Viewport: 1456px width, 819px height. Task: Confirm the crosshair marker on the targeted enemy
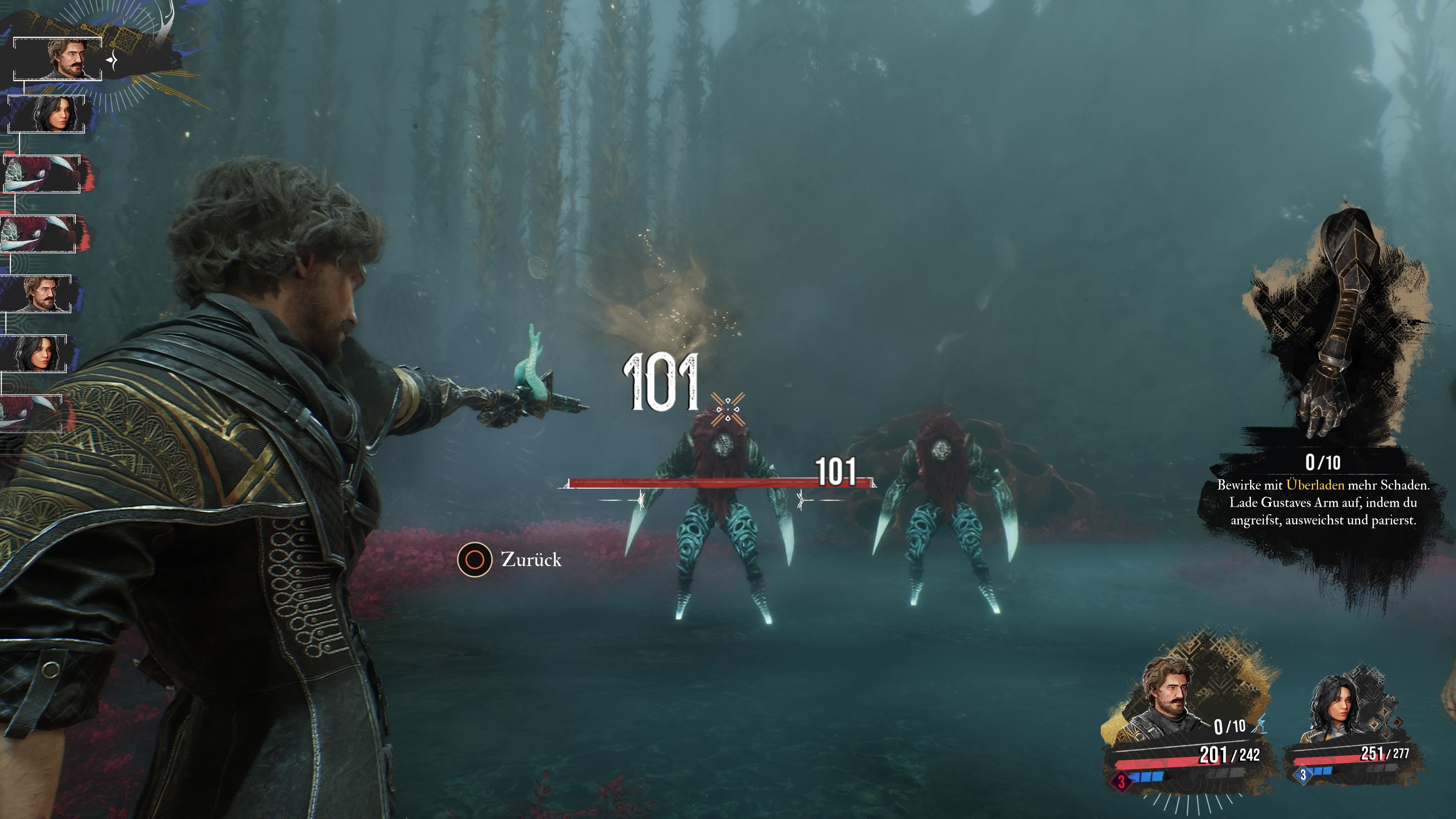click(x=728, y=409)
